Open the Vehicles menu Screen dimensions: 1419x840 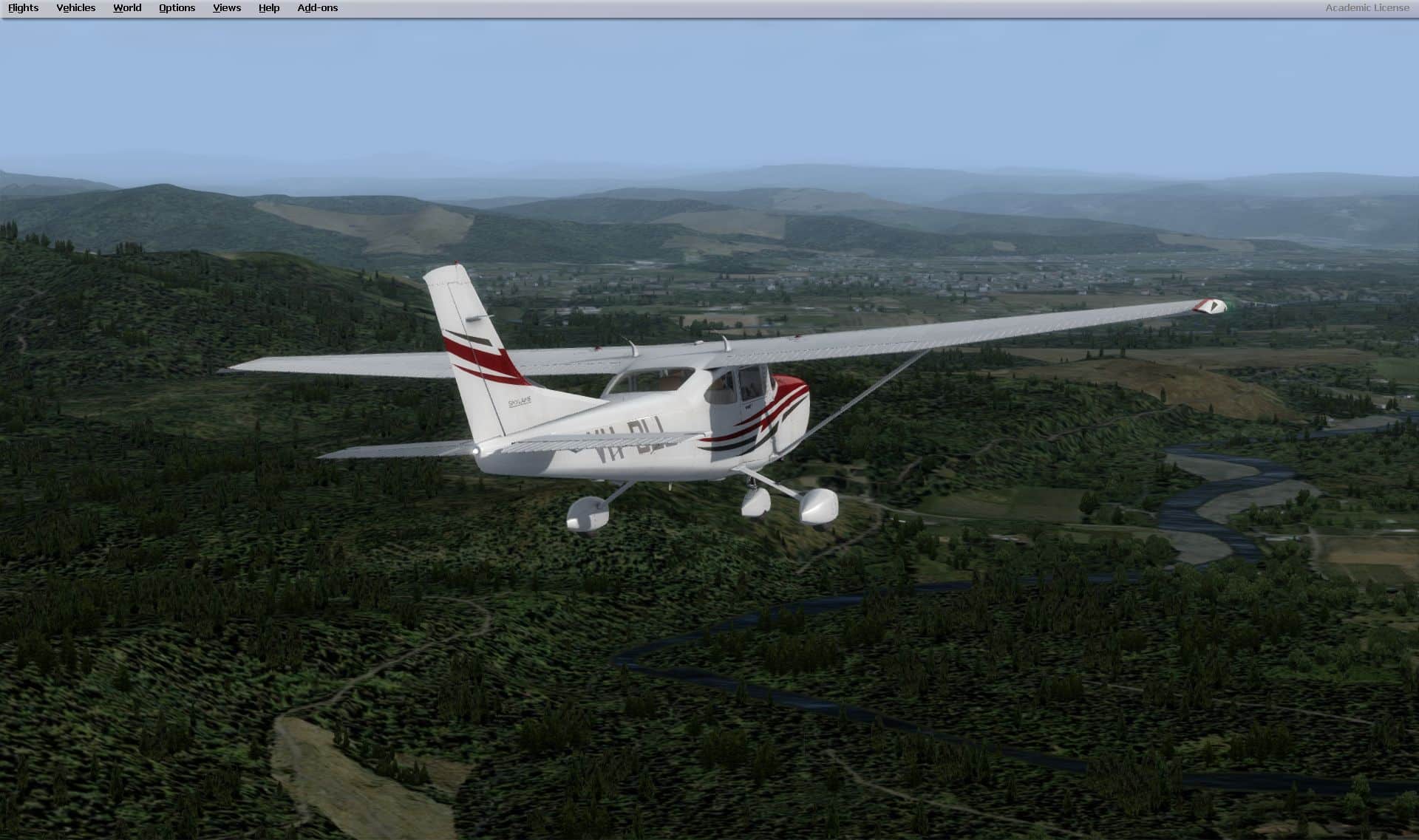click(x=75, y=8)
